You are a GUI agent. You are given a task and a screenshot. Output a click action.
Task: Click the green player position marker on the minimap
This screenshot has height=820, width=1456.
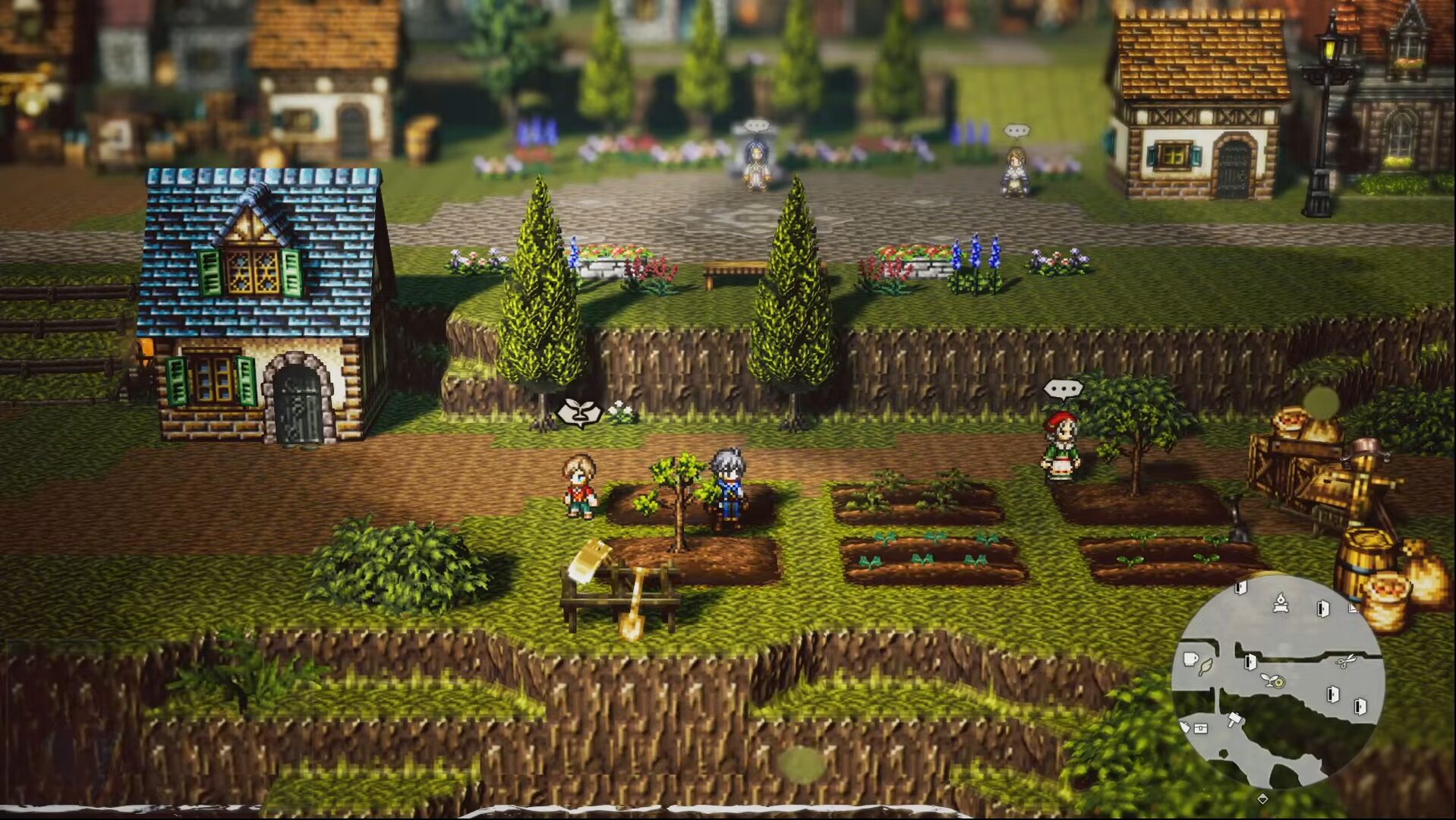(1278, 682)
